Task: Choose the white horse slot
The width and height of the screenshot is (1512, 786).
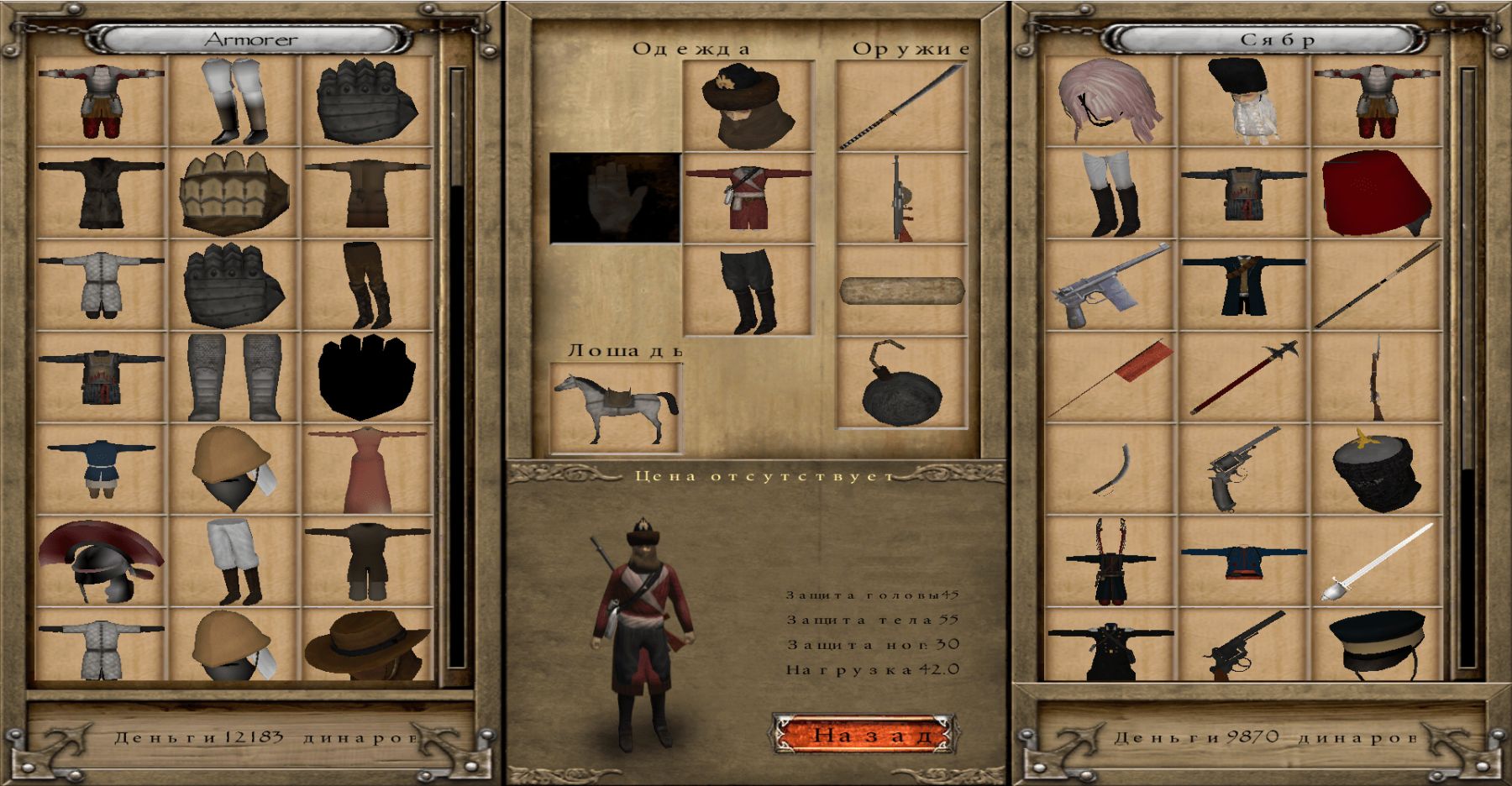Action: click(615, 408)
